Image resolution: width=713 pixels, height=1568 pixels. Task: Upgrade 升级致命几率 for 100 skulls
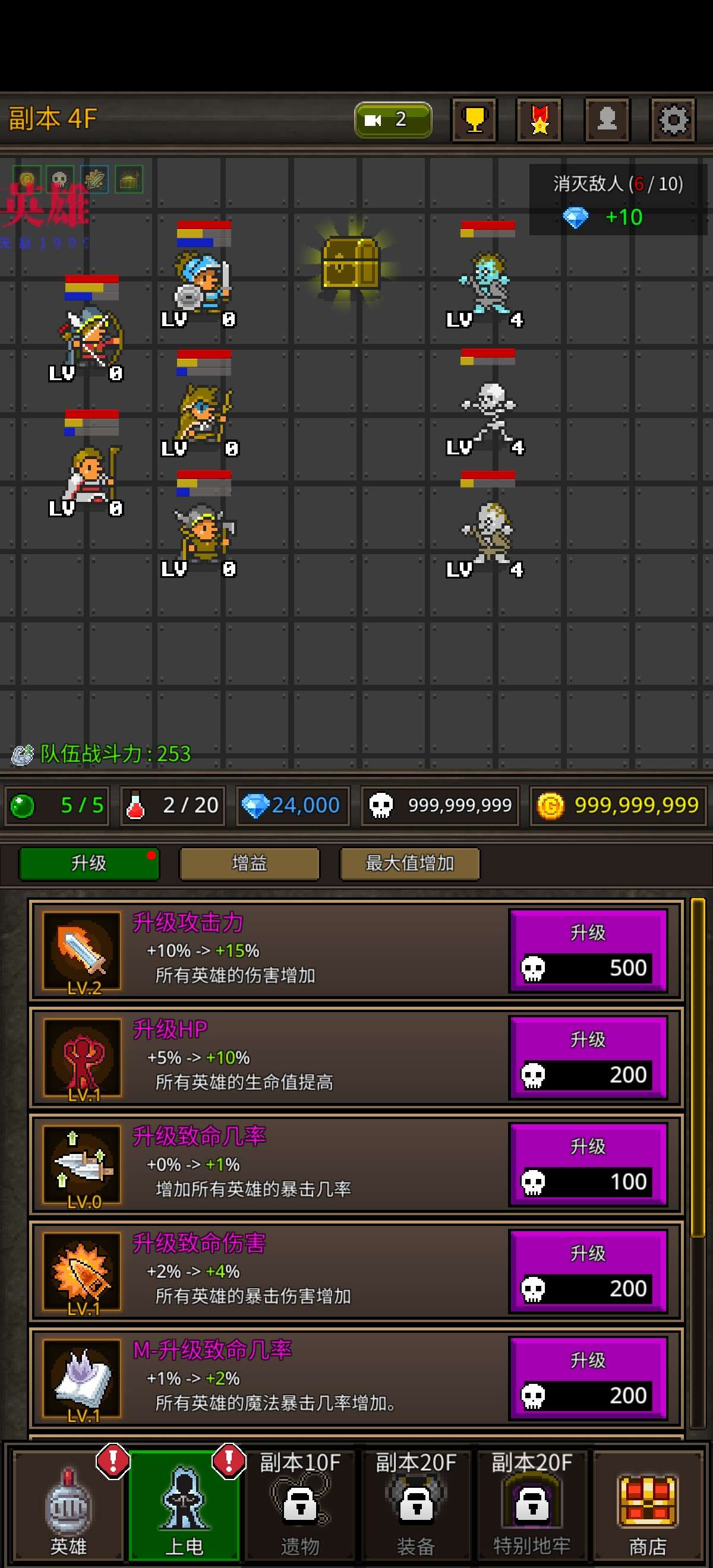(588, 1165)
